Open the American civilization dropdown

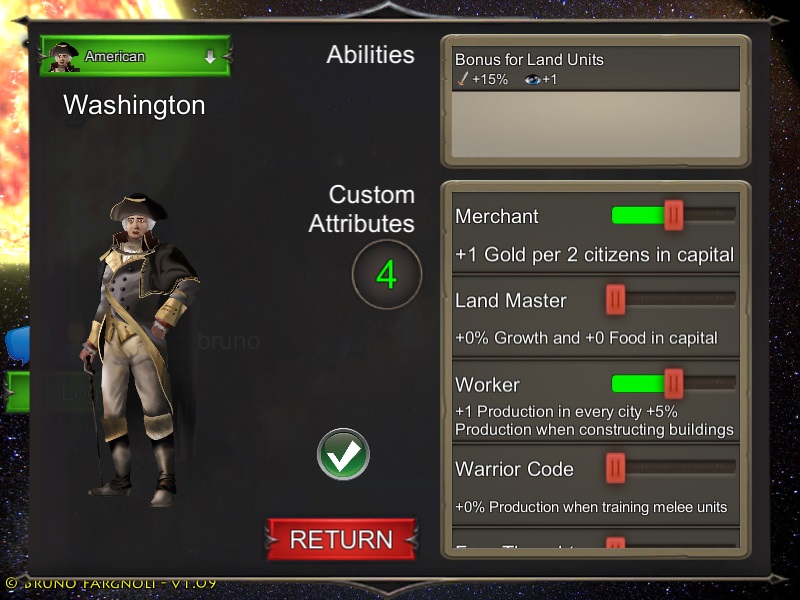click(x=135, y=57)
